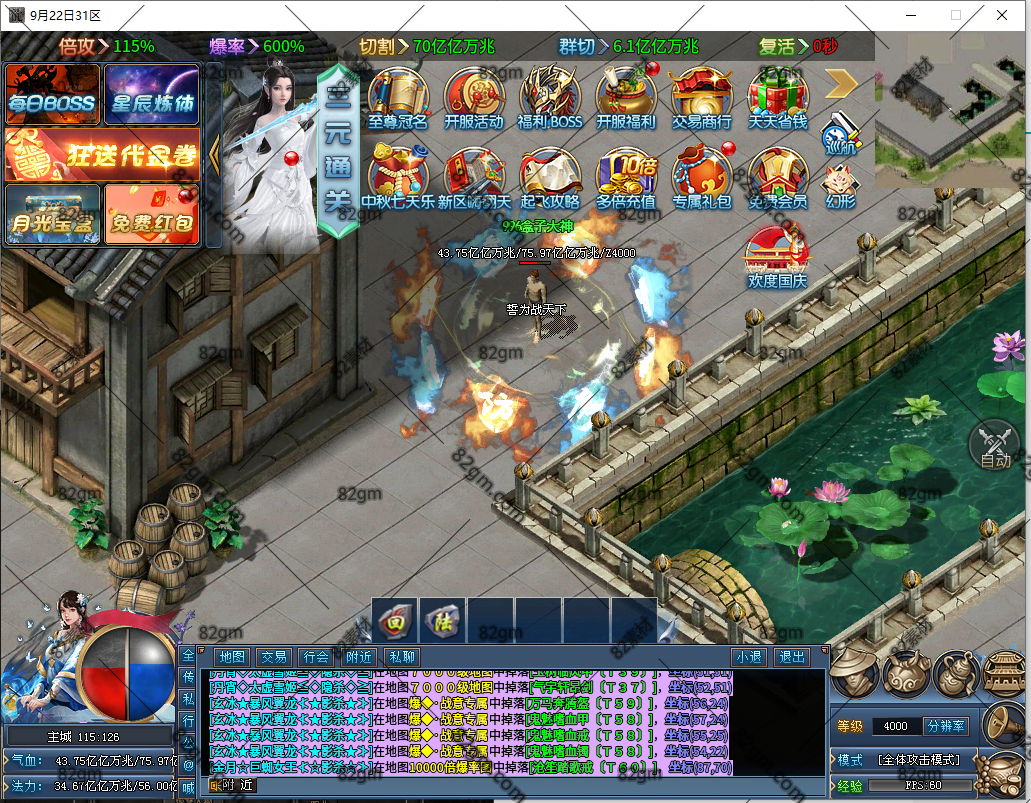Viewport: 1031px width, 803px height.
Task: Open the 地图 map from the chat bar
Action: (x=232, y=657)
